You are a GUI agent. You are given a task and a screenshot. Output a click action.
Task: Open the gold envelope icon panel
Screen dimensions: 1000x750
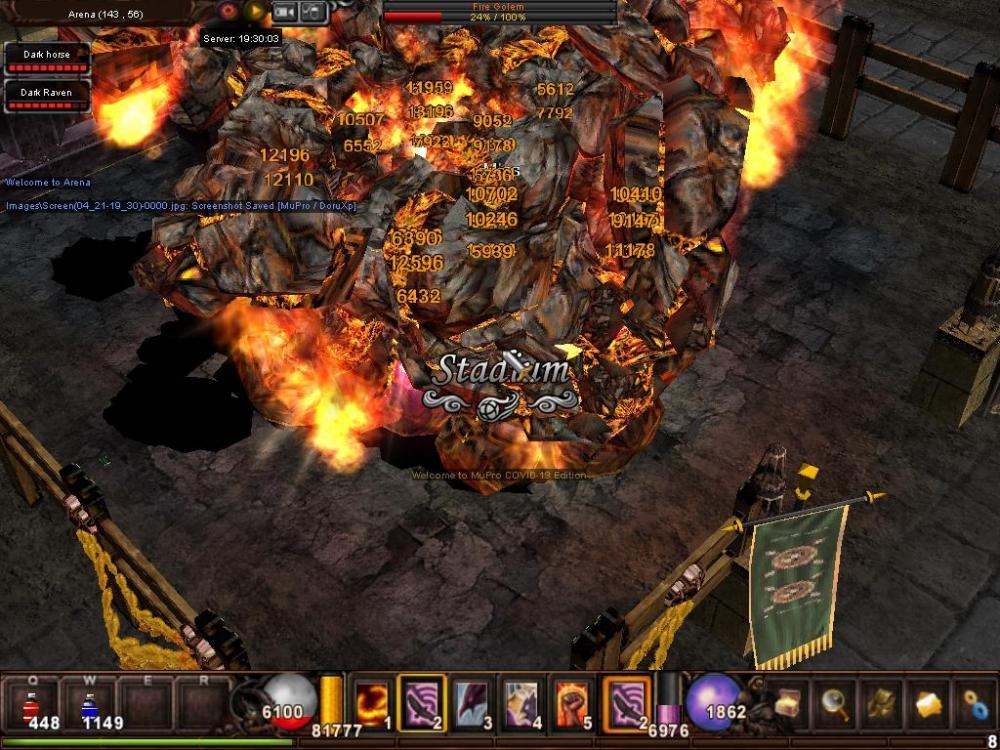click(929, 704)
